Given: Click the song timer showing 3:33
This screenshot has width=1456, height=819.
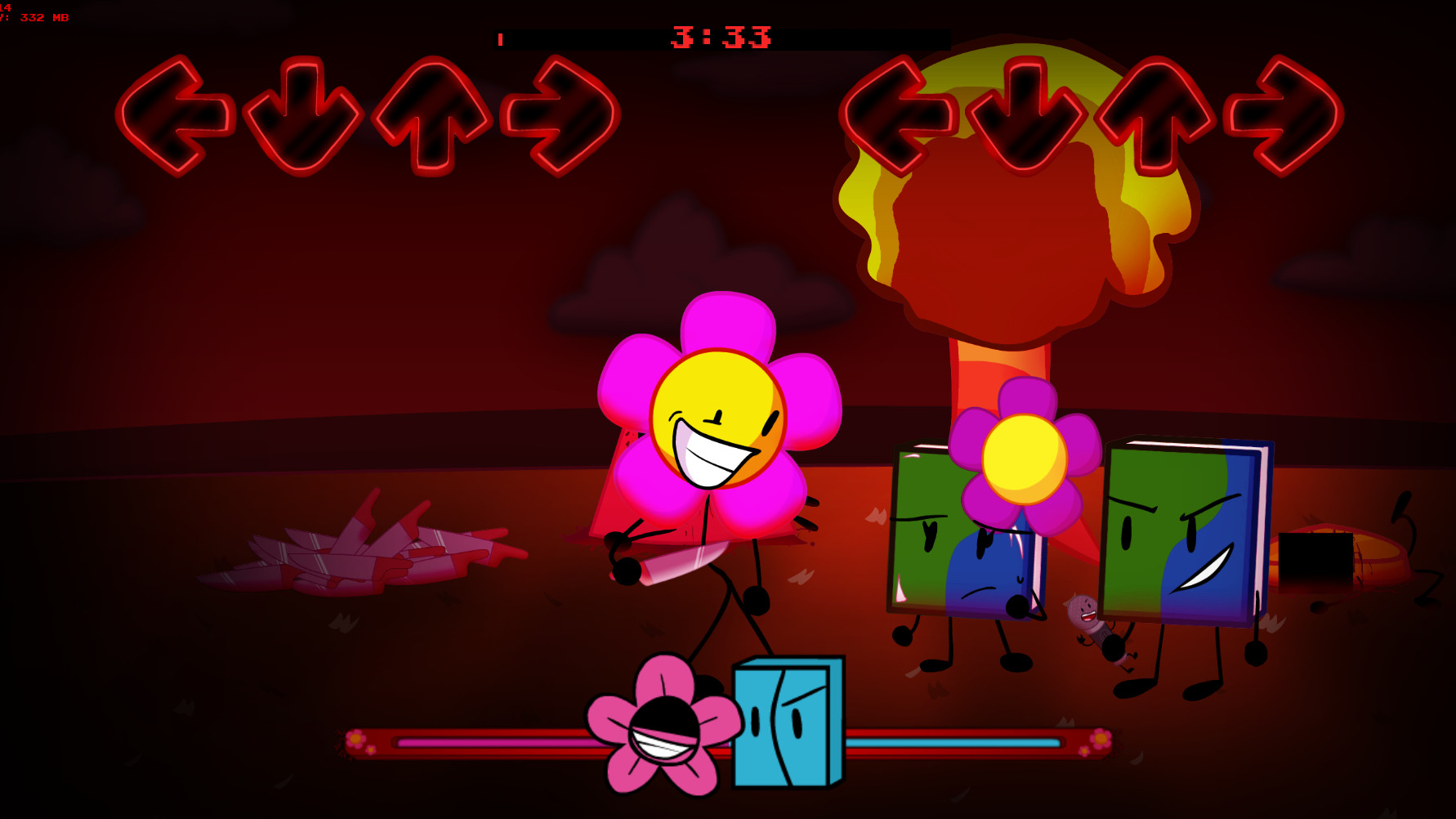Looking at the screenshot, I should click(718, 36).
